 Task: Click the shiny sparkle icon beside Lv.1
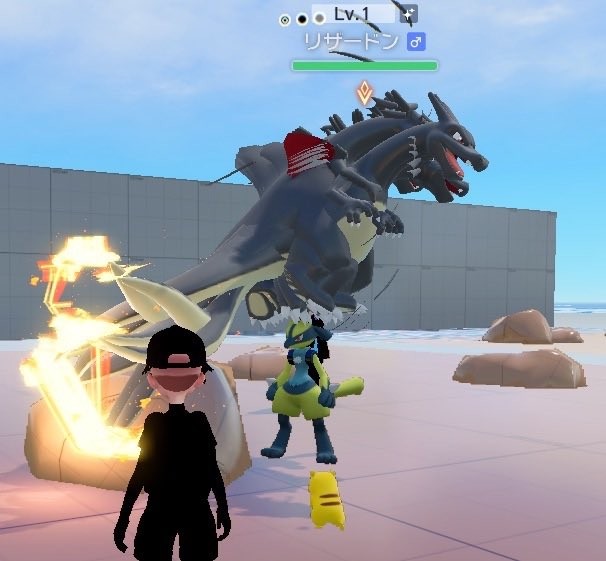click(x=409, y=14)
